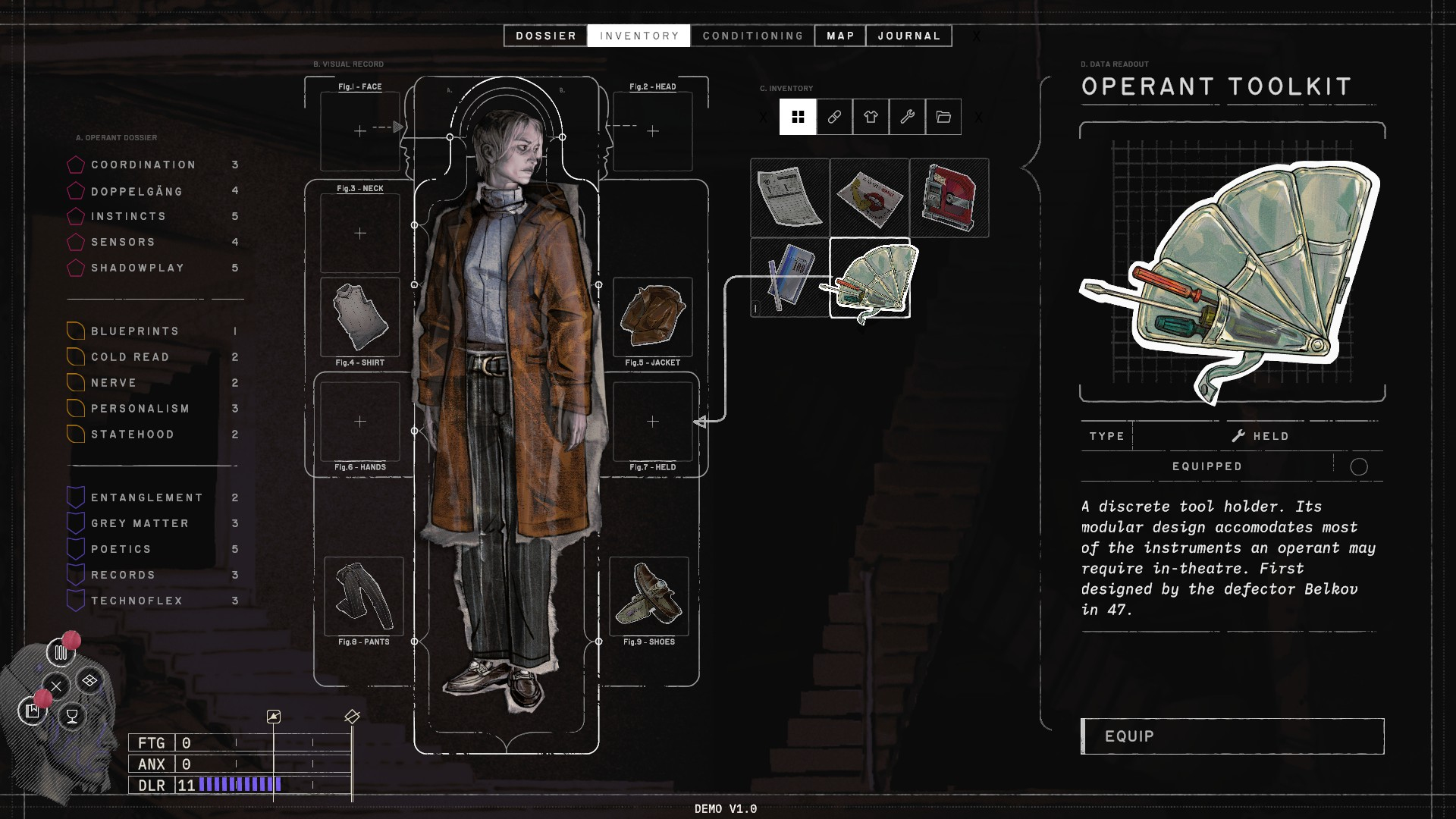Select the empty Held equipment slot
1456x819 pixels.
click(x=652, y=422)
